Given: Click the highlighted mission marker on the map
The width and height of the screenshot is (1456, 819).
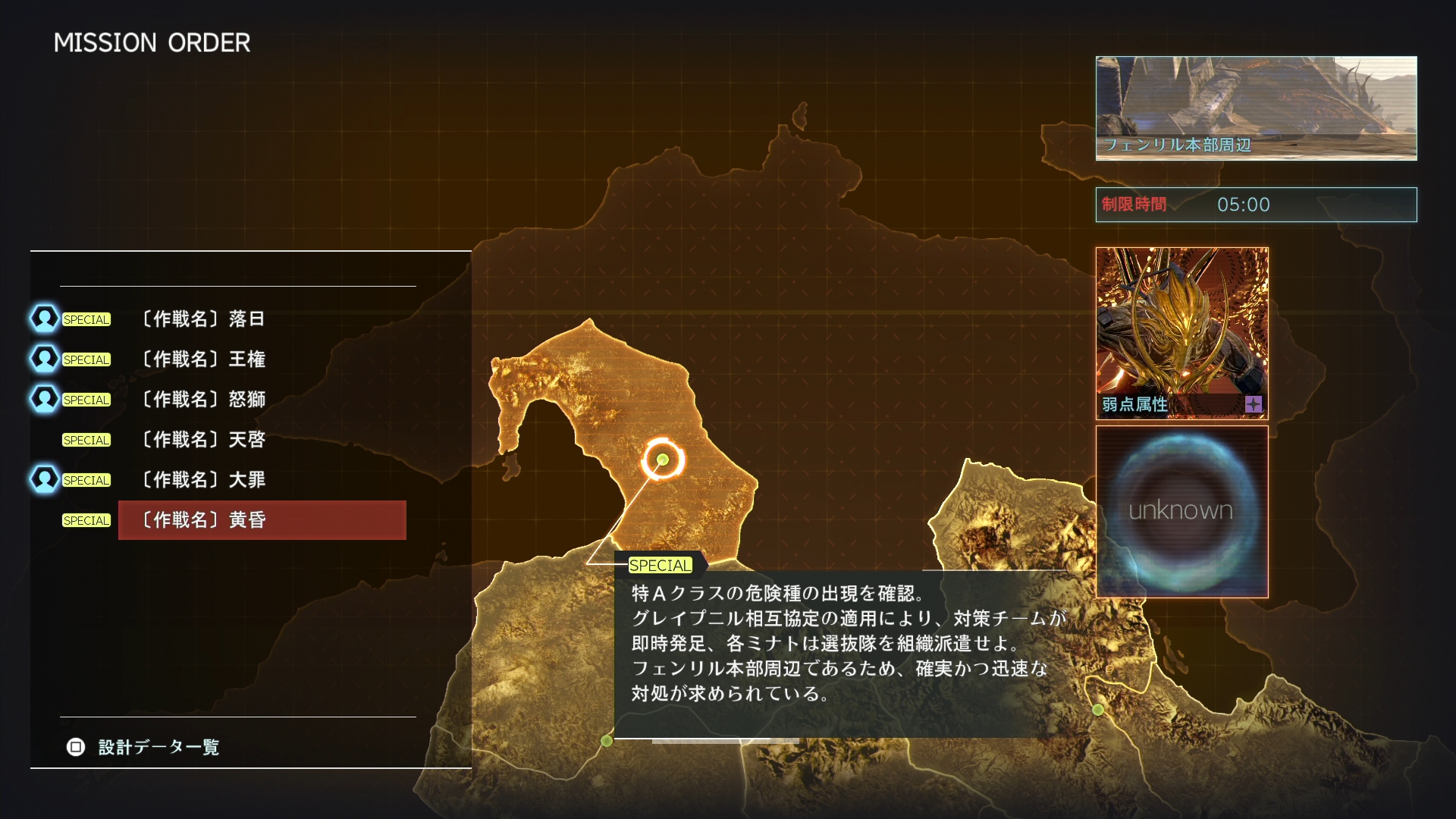Looking at the screenshot, I should coord(661,459).
